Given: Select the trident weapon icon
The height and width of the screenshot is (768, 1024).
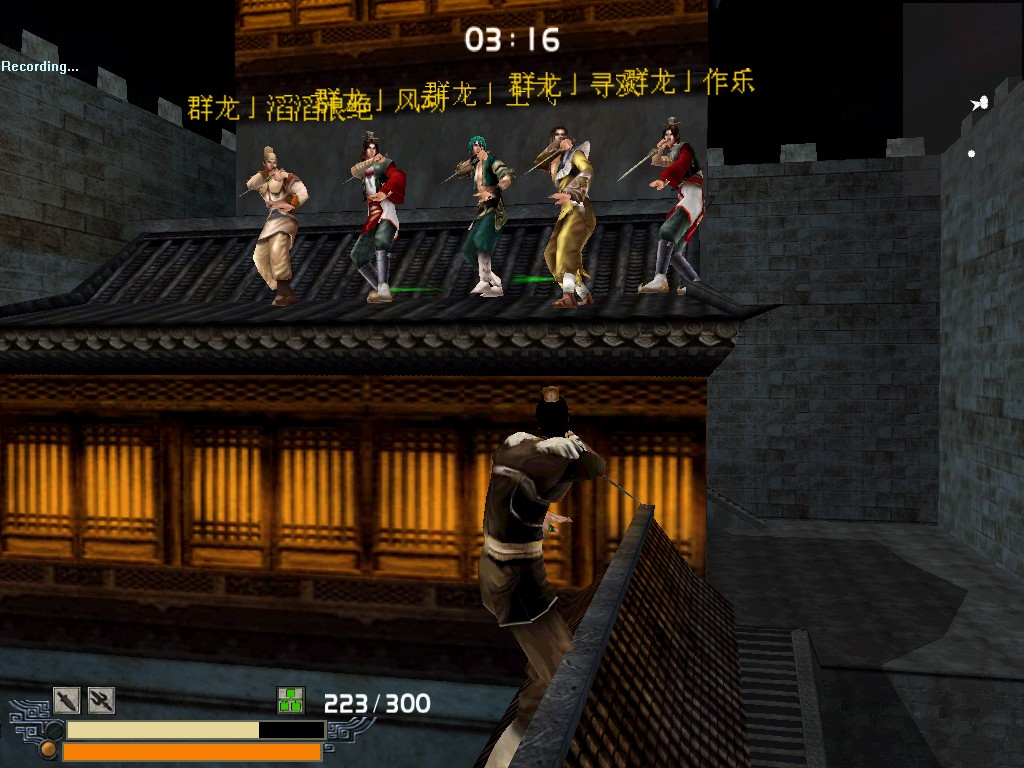Looking at the screenshot, I should tap(101, 699).
